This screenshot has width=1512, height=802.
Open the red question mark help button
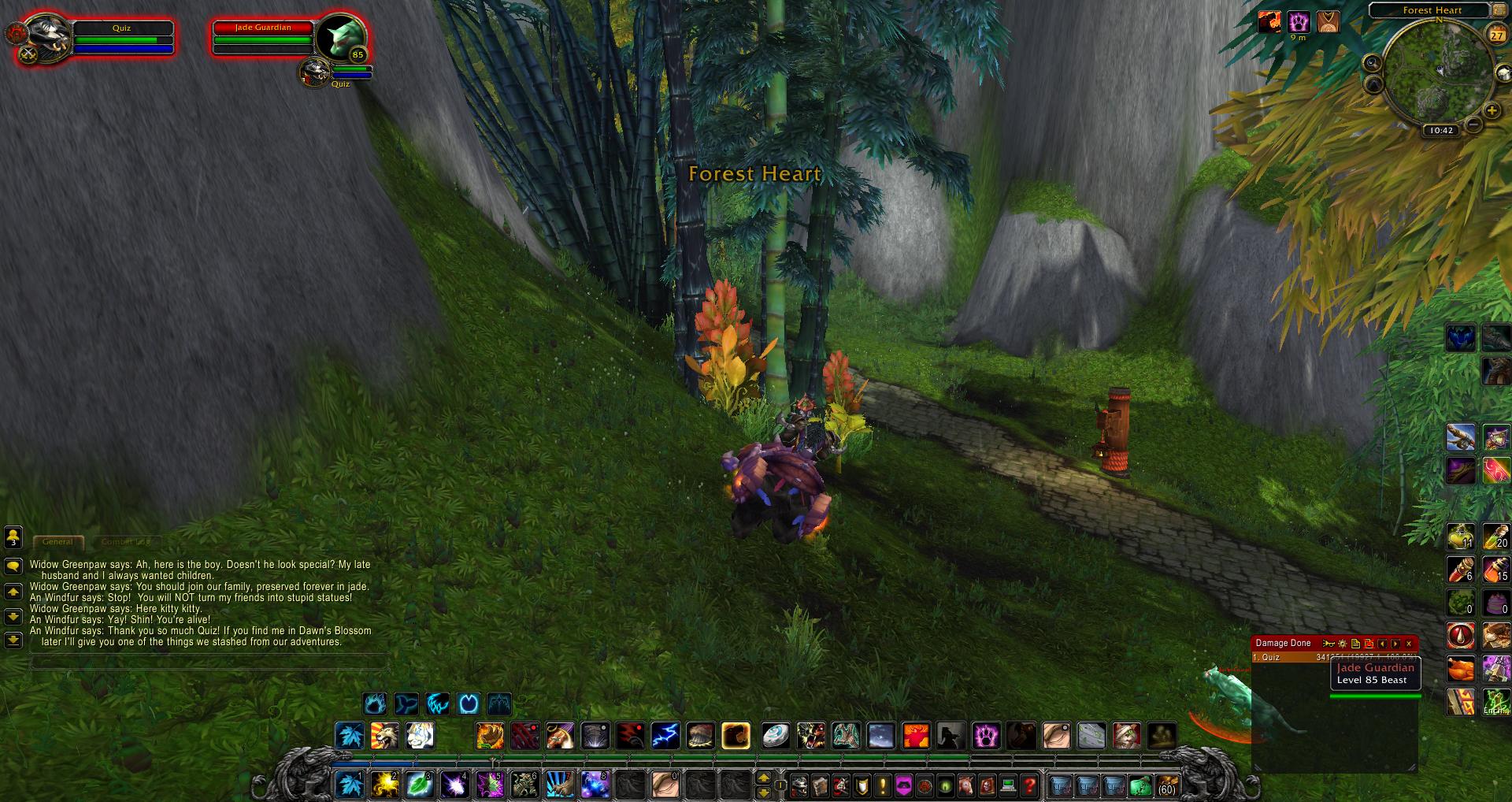tap(1029, 785)
